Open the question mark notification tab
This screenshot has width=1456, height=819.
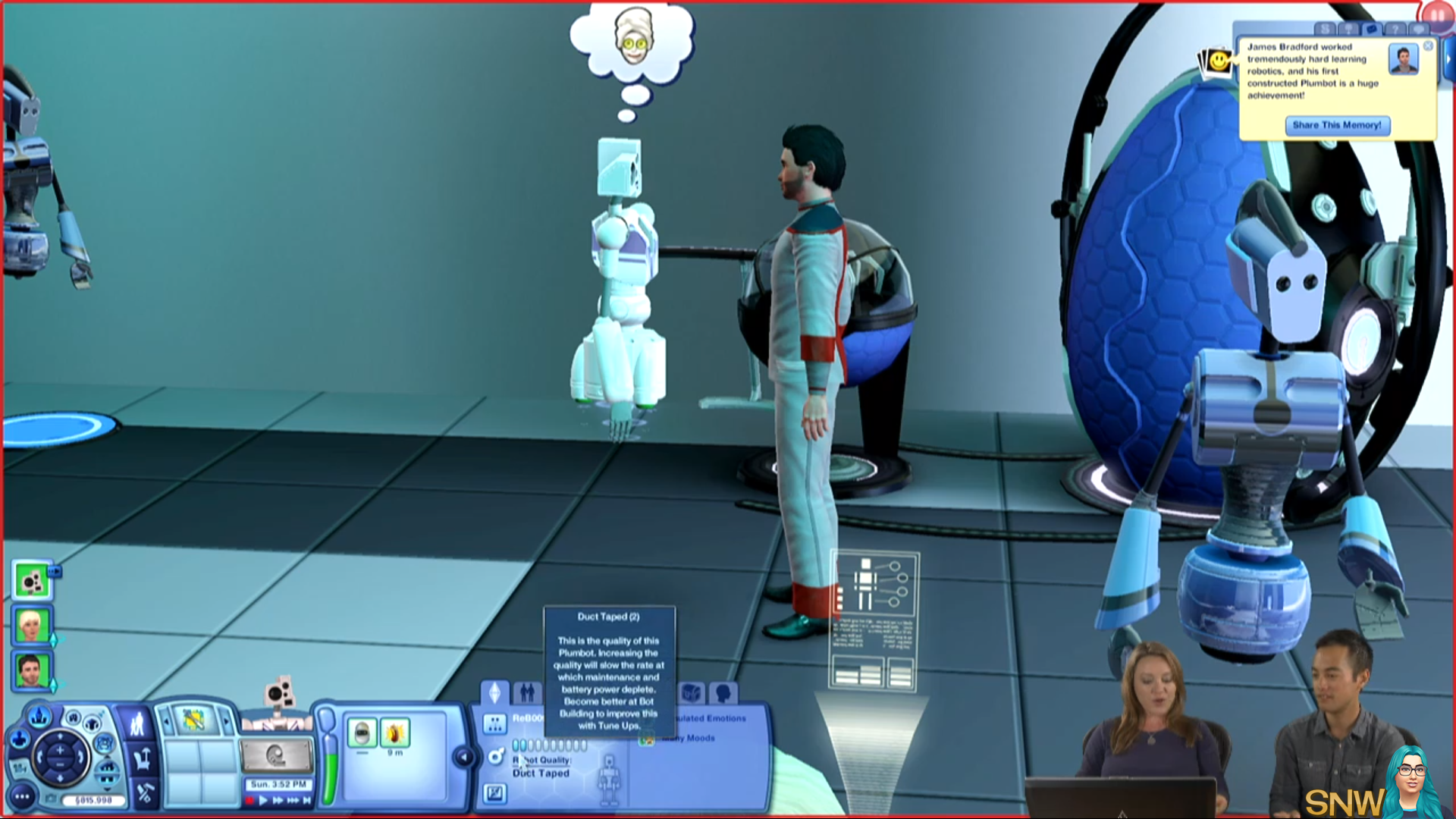(x=1394, y=29)
